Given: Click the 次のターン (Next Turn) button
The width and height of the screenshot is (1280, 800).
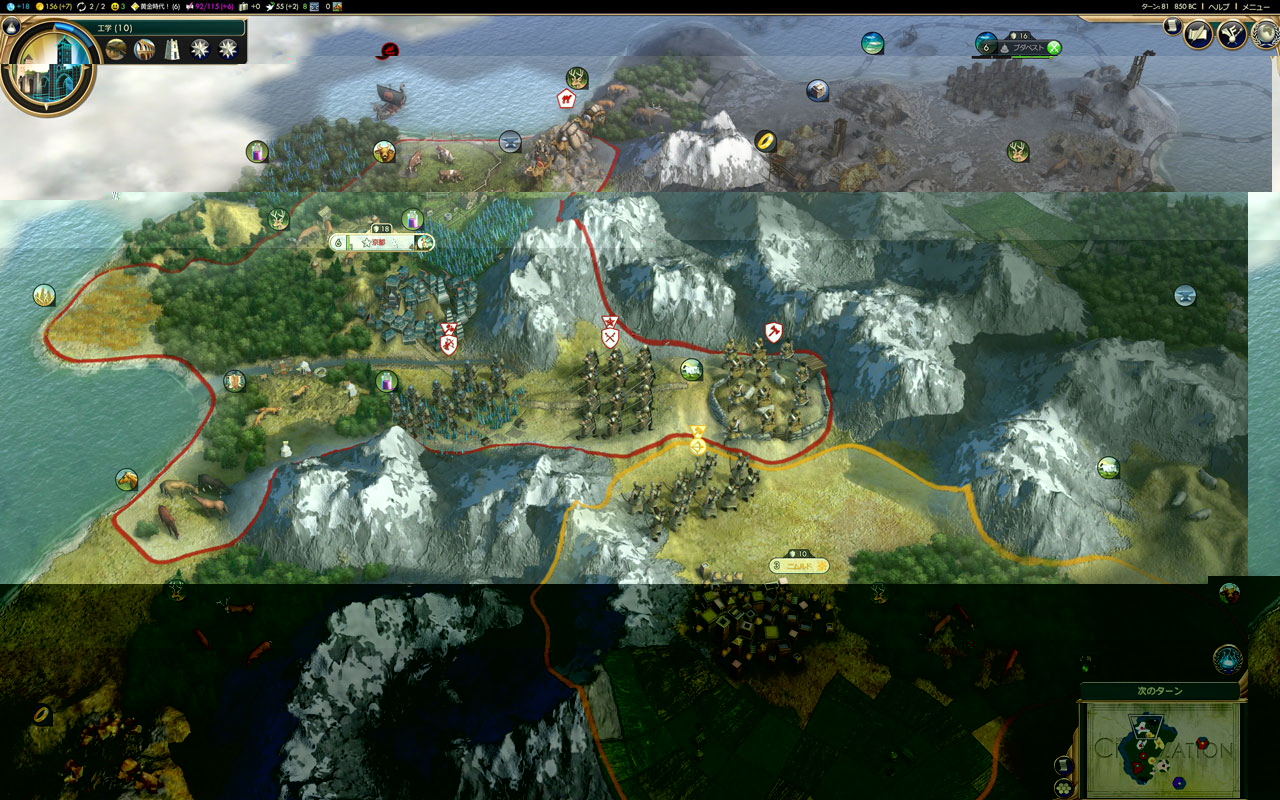Looking at the screenshot, I should [x=1160, y=692].
